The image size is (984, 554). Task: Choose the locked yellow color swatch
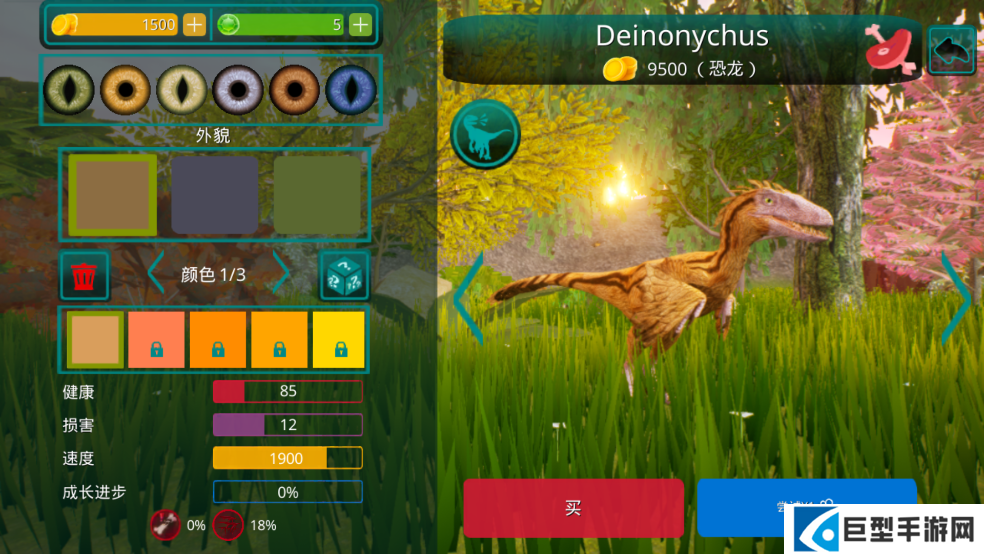coord(339,340)
